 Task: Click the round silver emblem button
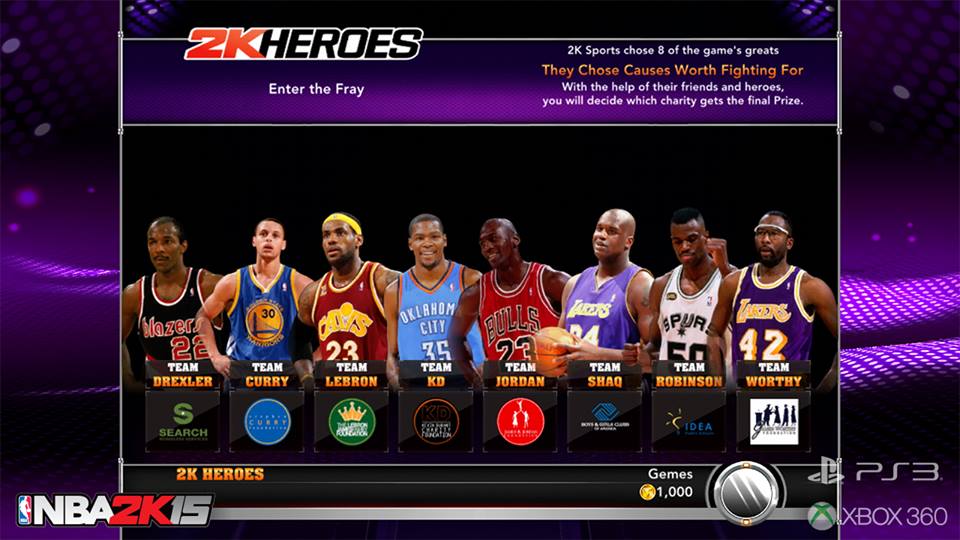[746, 490]
